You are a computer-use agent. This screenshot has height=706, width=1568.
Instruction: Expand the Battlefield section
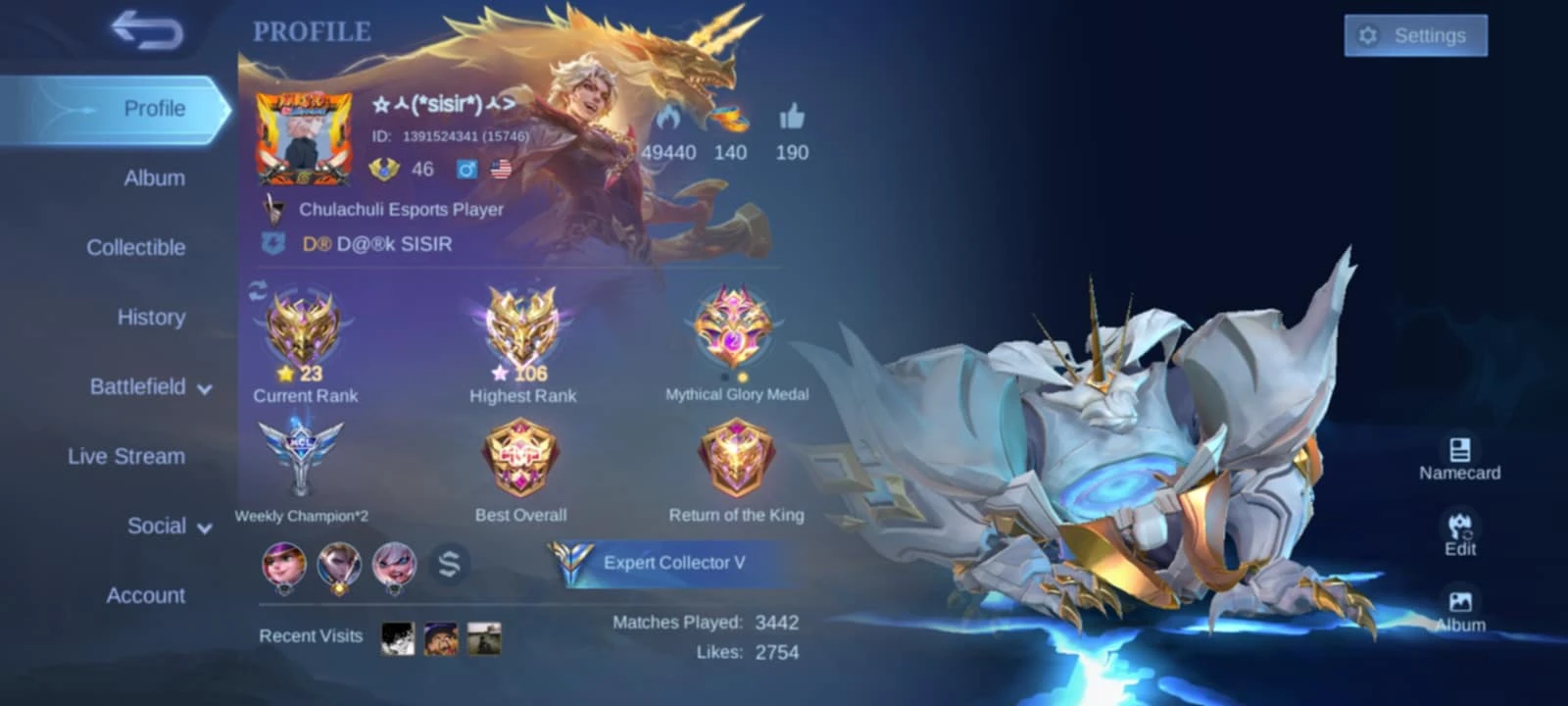(150, 387)
